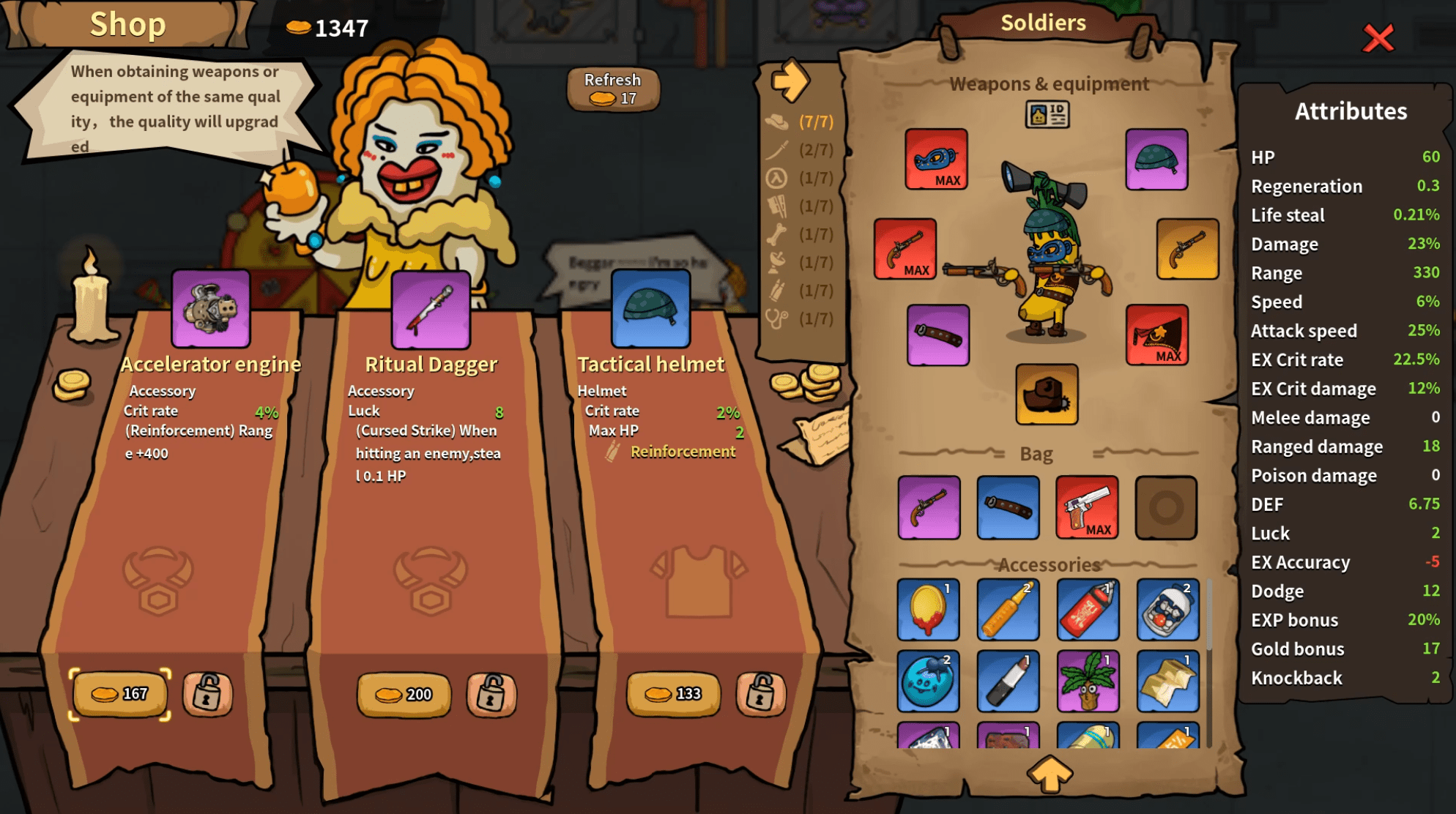Screen dimensions: 1456x814
Task: Open the soldier ID card
Action: pyautogui.click(x=1047, y=114)
